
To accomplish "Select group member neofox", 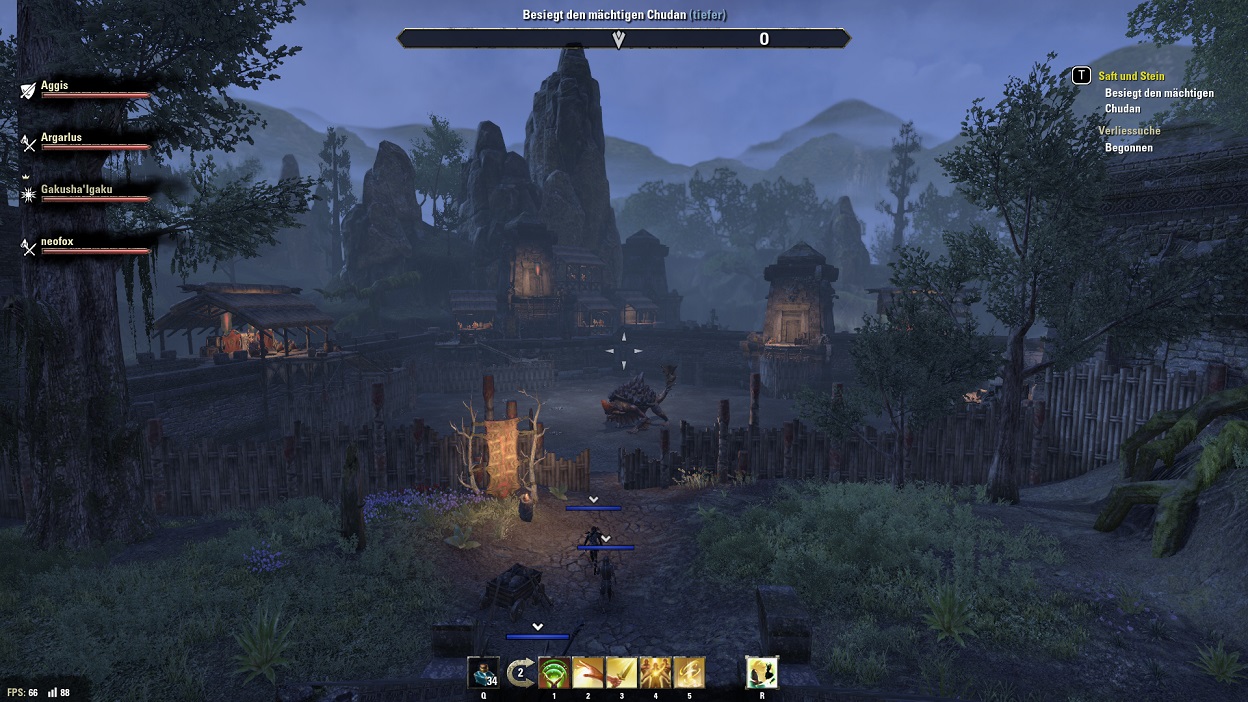I will [57, 241].
